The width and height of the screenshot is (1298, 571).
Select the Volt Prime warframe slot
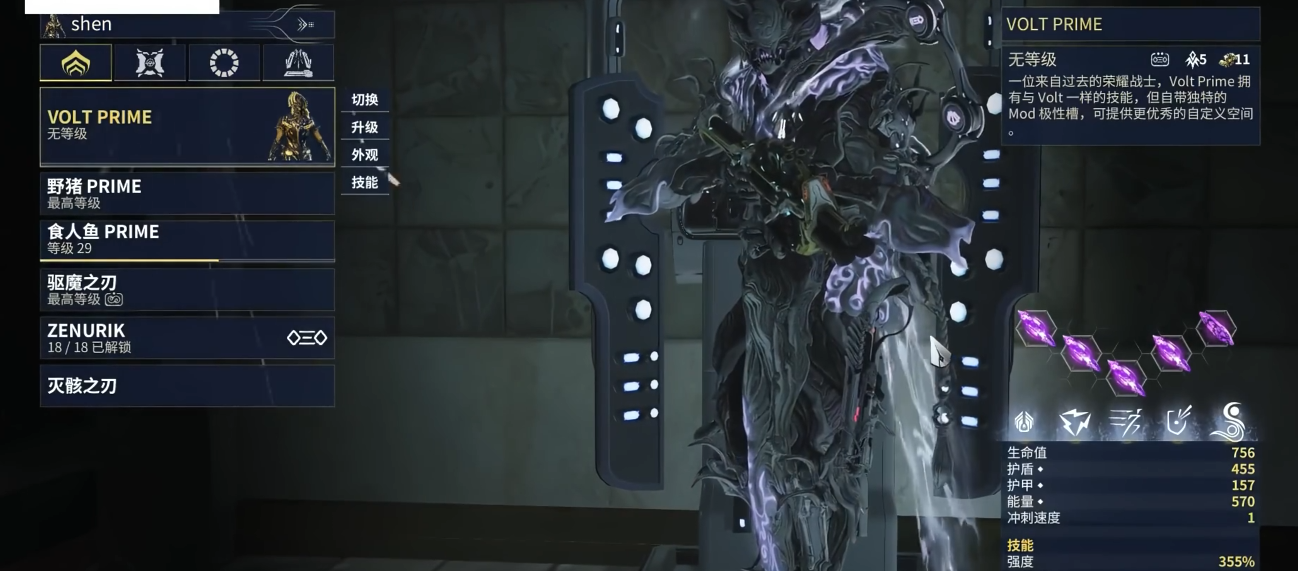pyautogui.click(x=187, y=126)
